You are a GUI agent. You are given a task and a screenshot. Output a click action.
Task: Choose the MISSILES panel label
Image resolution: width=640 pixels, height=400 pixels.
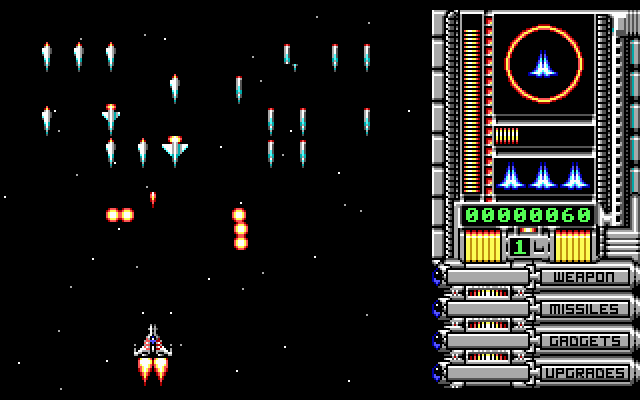(585, 309)
